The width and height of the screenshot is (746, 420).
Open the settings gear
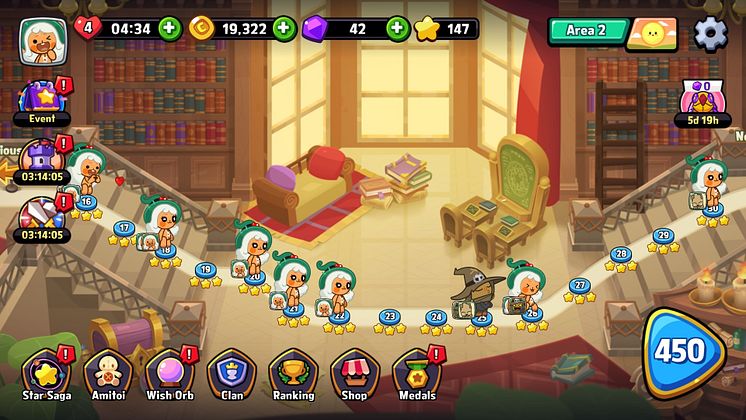tap(711, 33)
